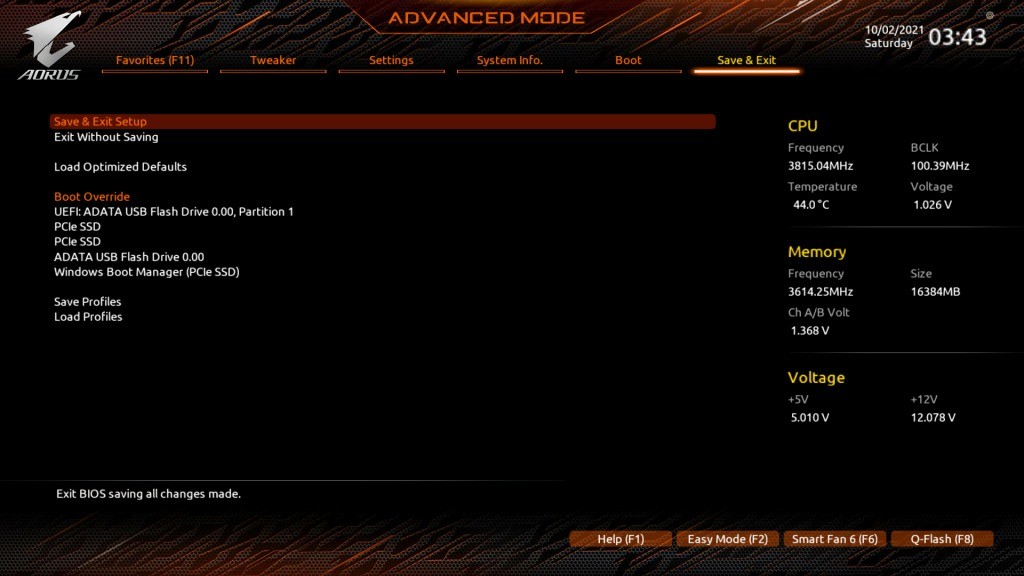Viewport: 1024px width, 576px height.
Task: Launch the Q-Flash utility
Action: click(x=941, y=539)
